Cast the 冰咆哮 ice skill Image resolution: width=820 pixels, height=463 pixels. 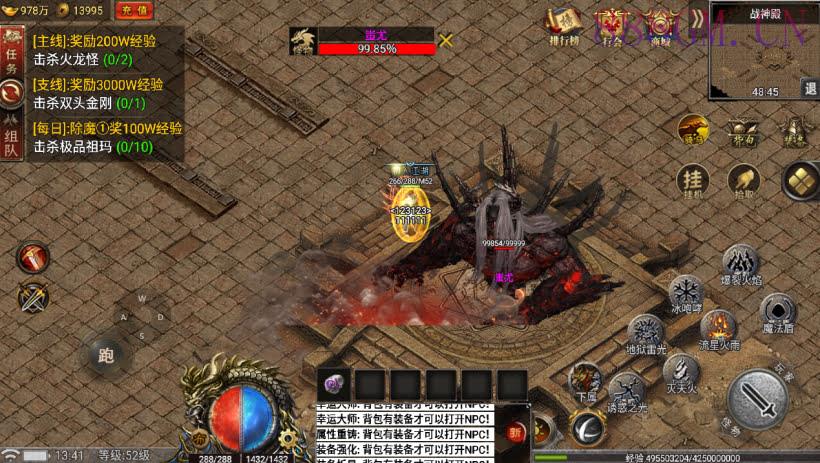pos(686,292)
